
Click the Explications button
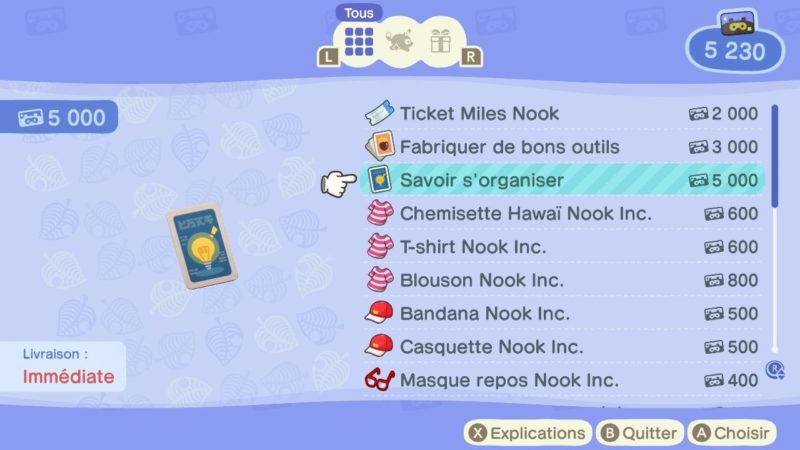[526, 433]
